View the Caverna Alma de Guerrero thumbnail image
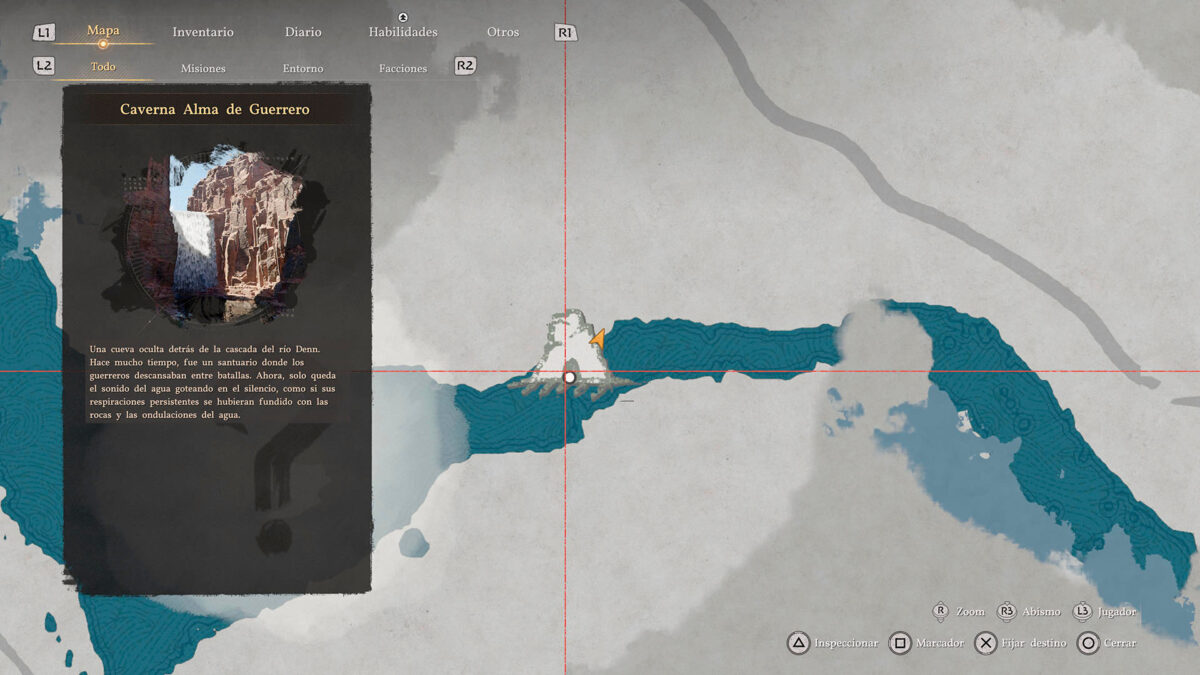 click(x=217, y=235)
